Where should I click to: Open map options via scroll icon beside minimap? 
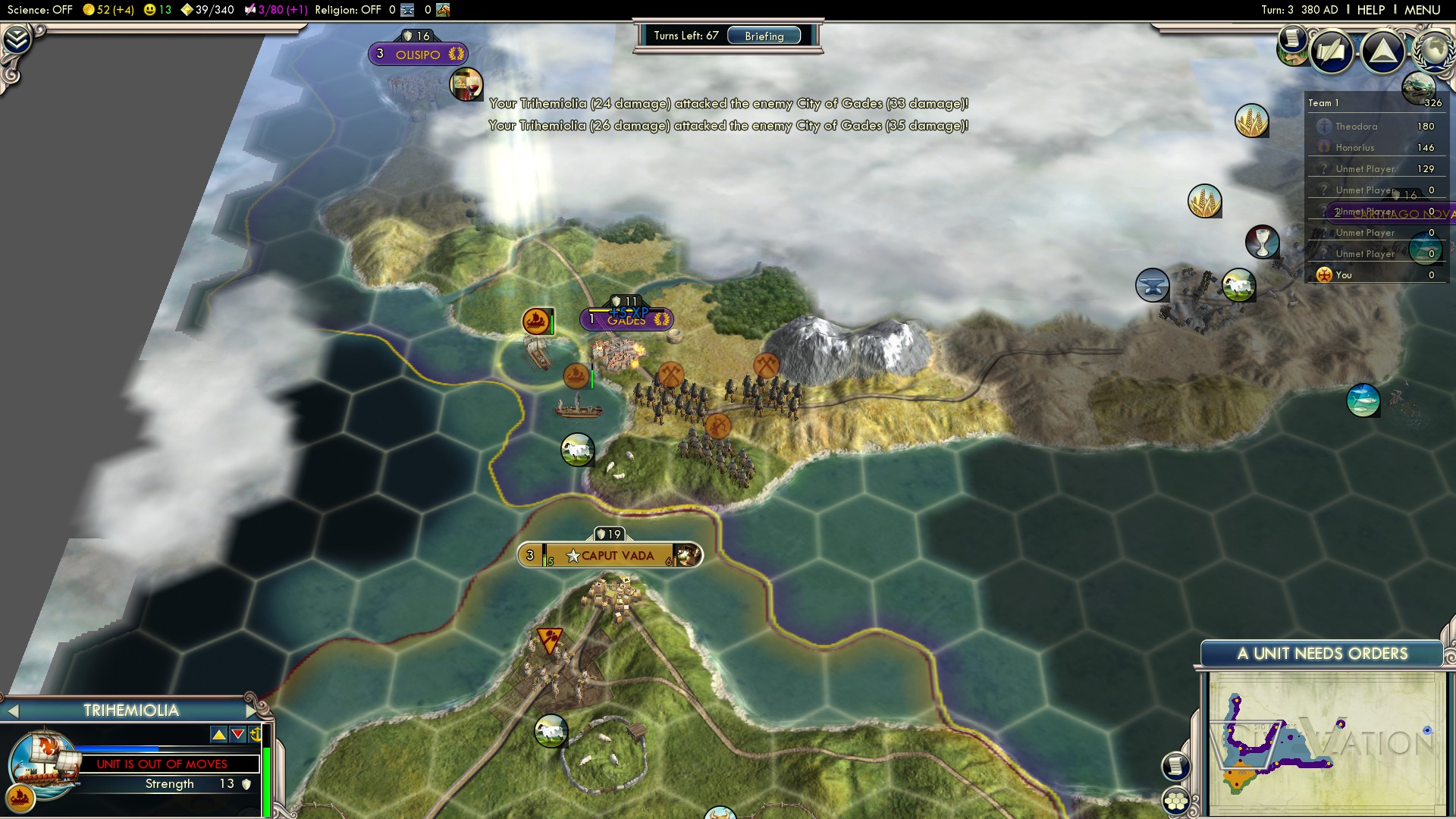[x=1177, y=764]
